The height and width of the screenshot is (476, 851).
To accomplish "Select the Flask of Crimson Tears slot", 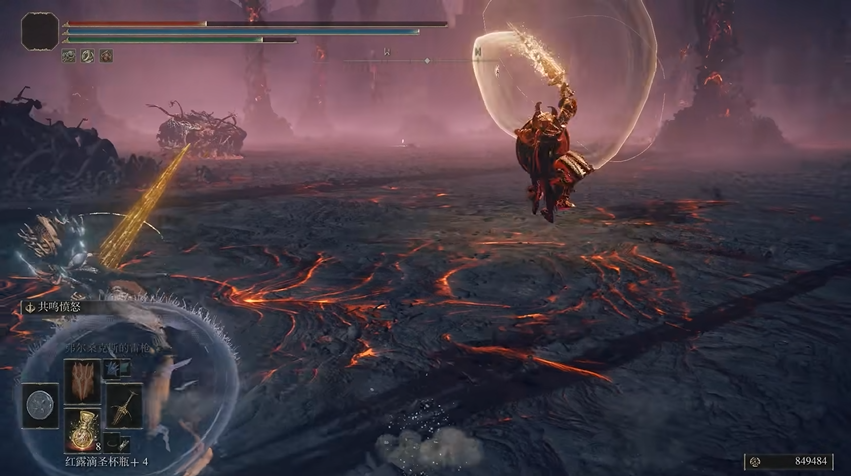I will pyautogui.click(x=81, y=428).
